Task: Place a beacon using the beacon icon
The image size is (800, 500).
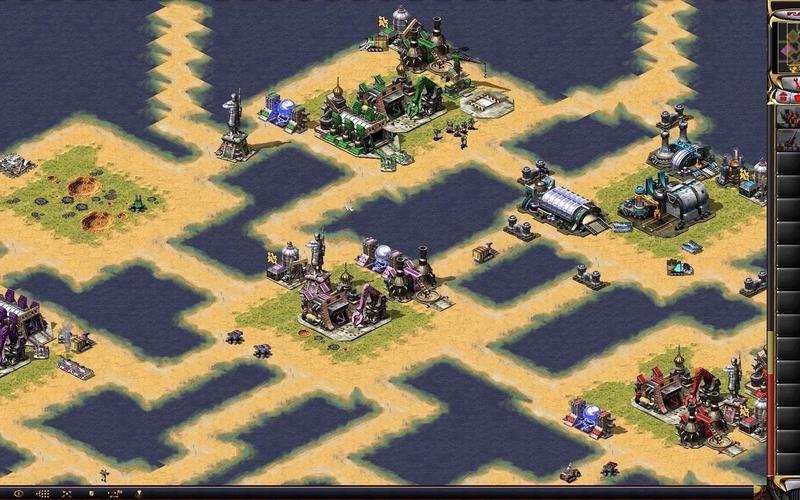Action: pyautogui.click(x=139, y=493)
